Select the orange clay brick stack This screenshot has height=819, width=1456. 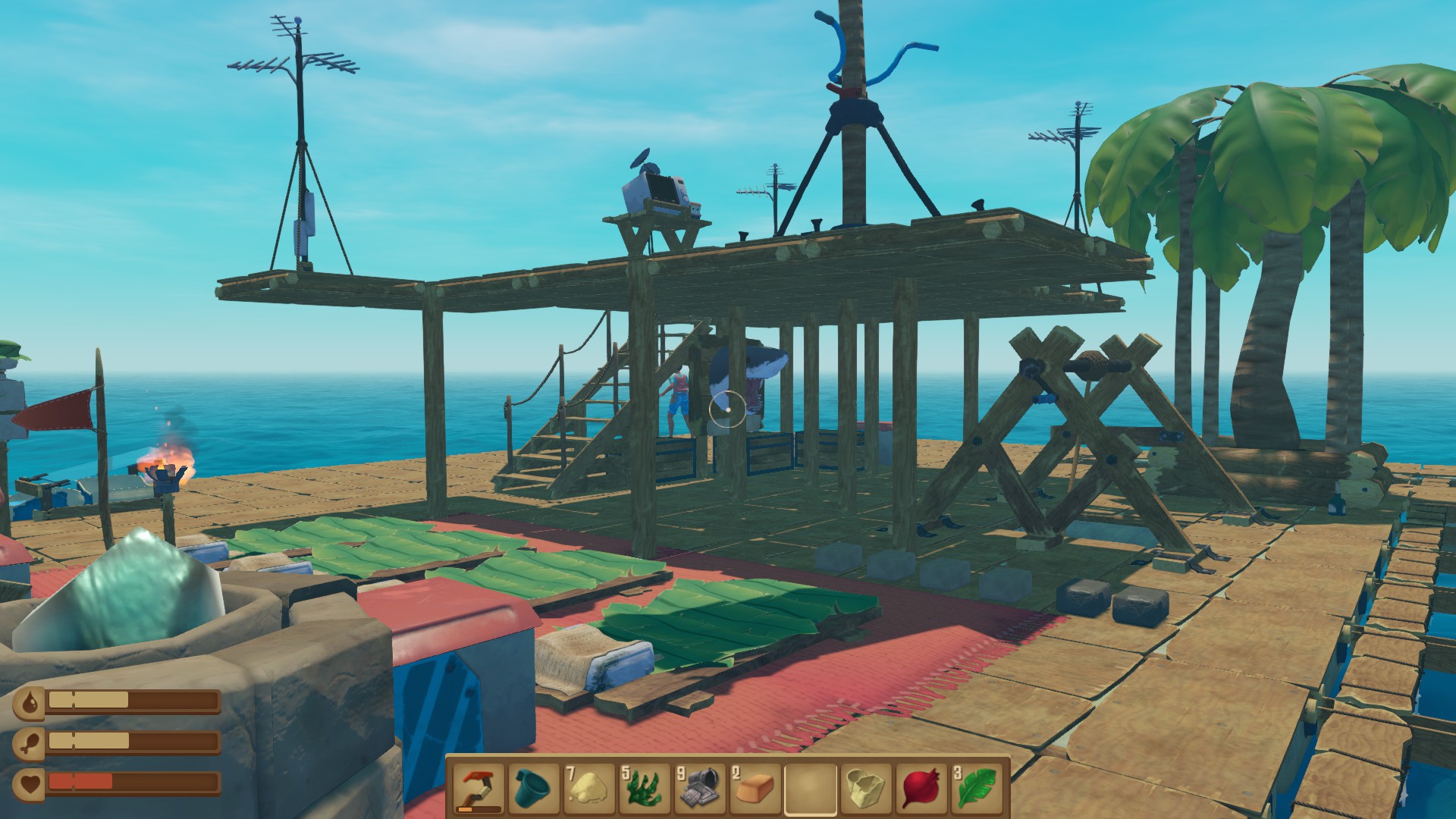755,789
